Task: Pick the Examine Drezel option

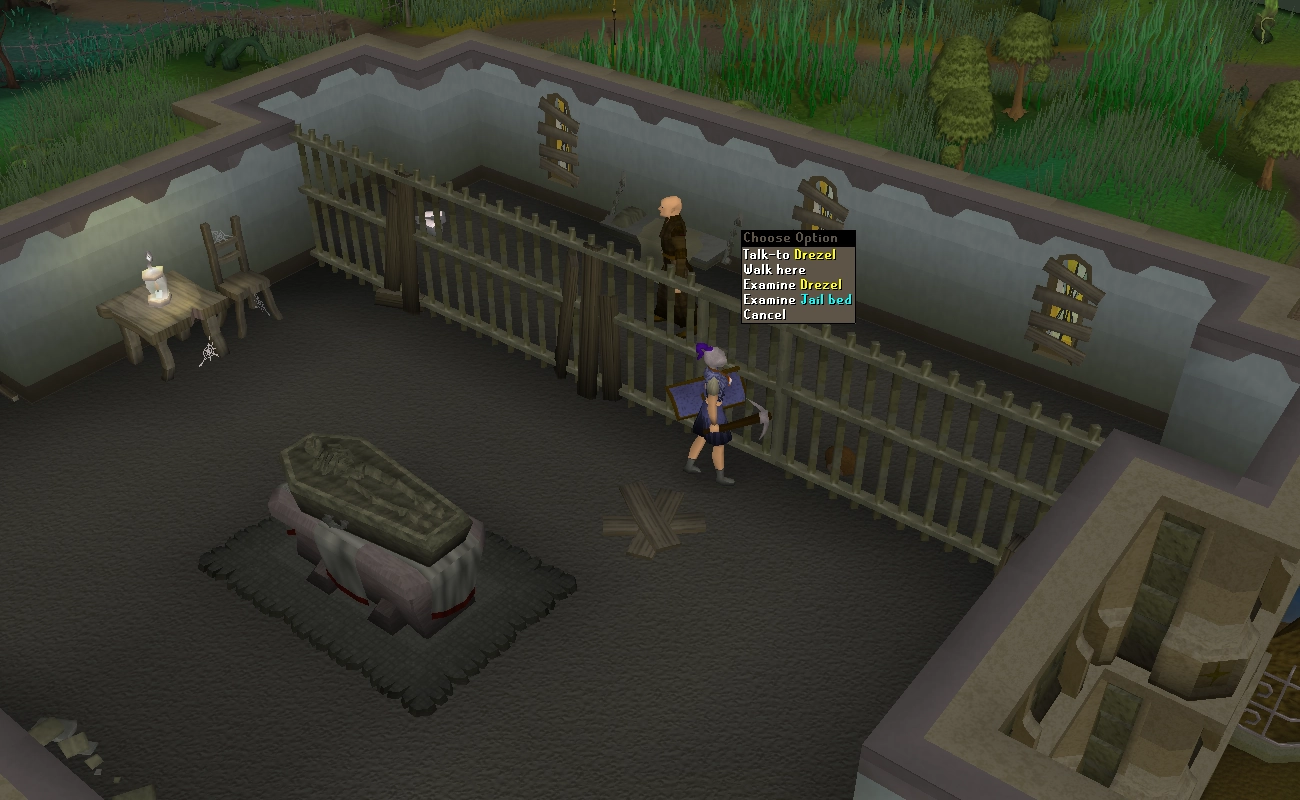Action: pos(792,285)
